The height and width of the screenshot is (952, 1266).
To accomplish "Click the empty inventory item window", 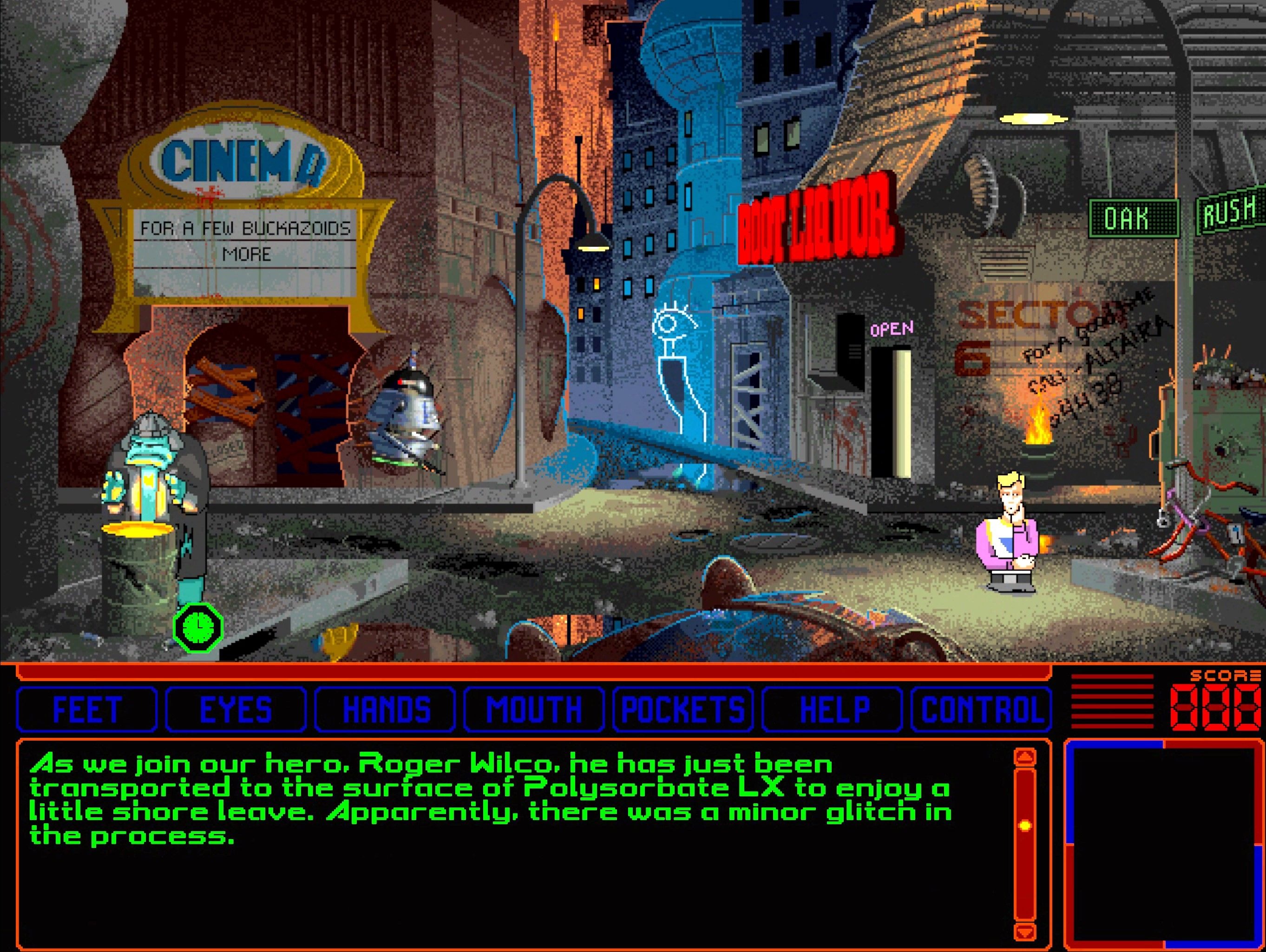I will click(1163, 844).
